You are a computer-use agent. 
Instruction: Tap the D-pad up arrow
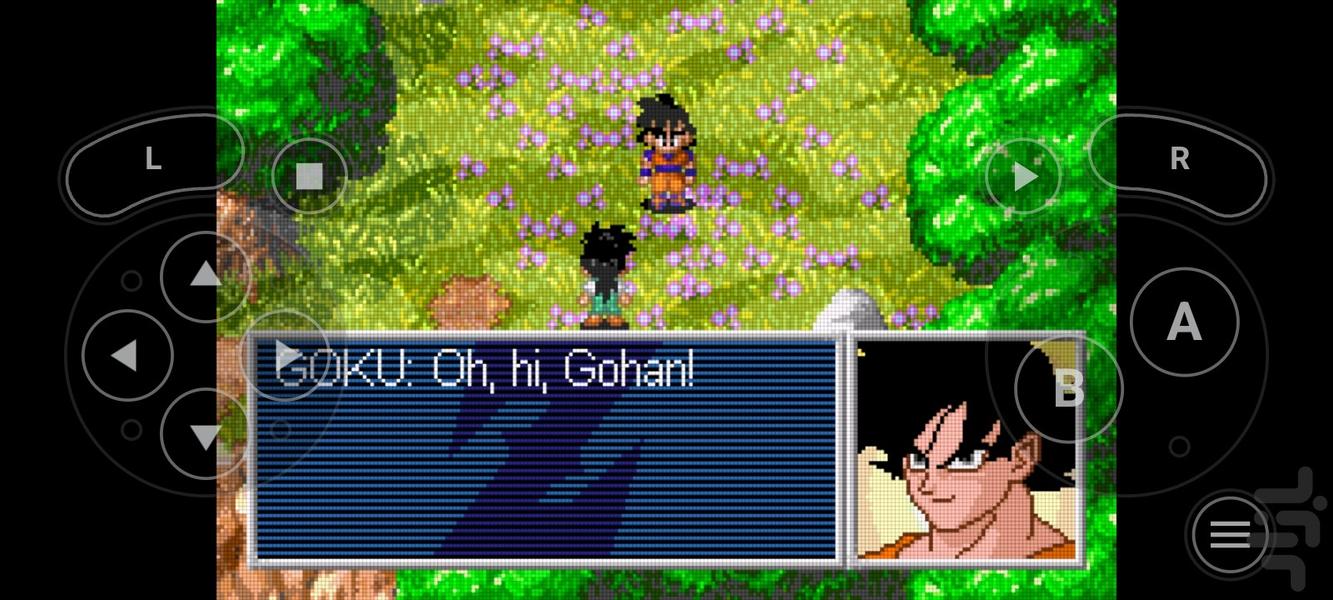(205, 275)
